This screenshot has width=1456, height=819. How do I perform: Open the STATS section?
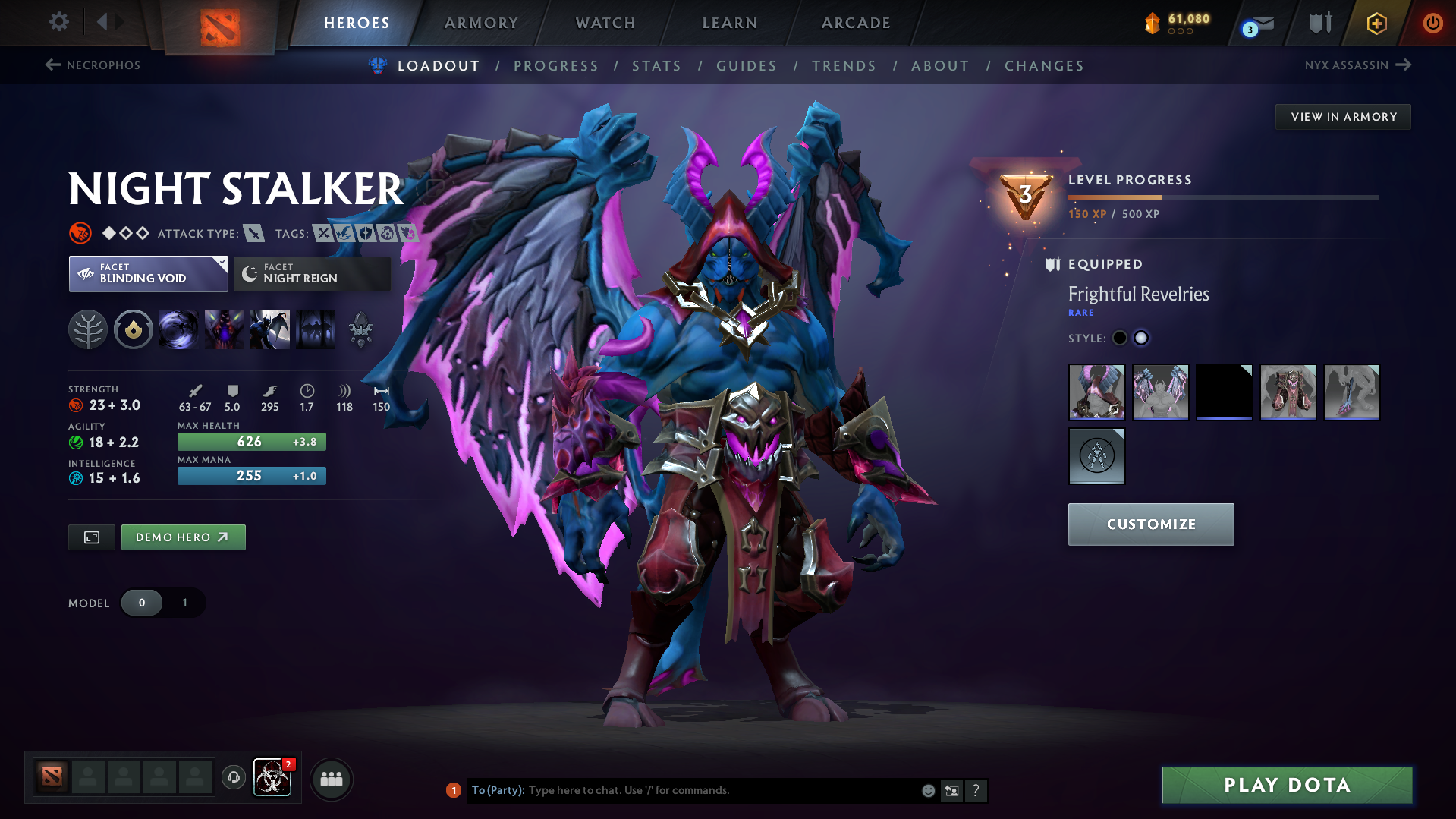(656, 65)
